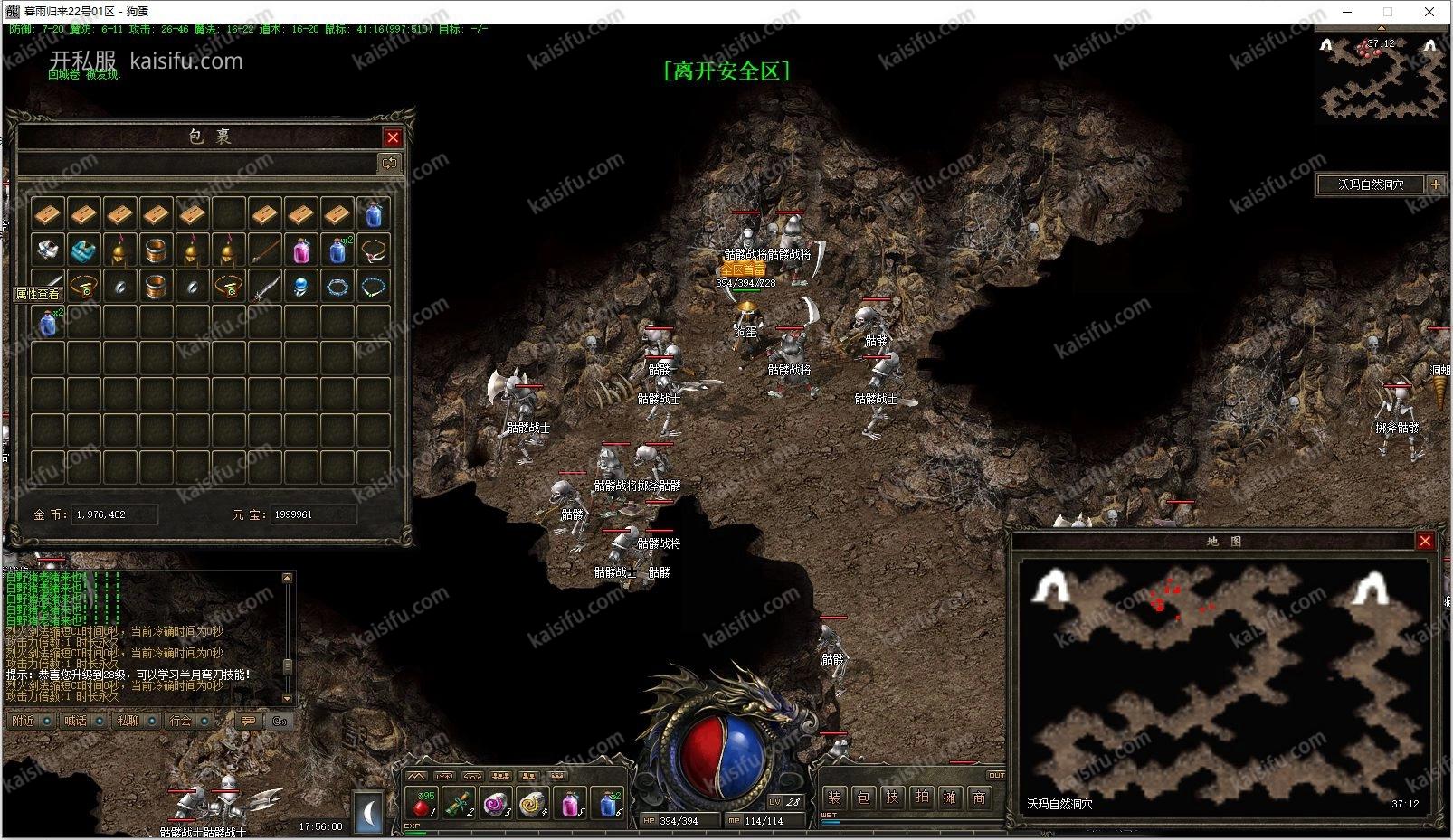Open the auction panel via 拍 button
1453x840 pixels.
[x=921, y=798]
